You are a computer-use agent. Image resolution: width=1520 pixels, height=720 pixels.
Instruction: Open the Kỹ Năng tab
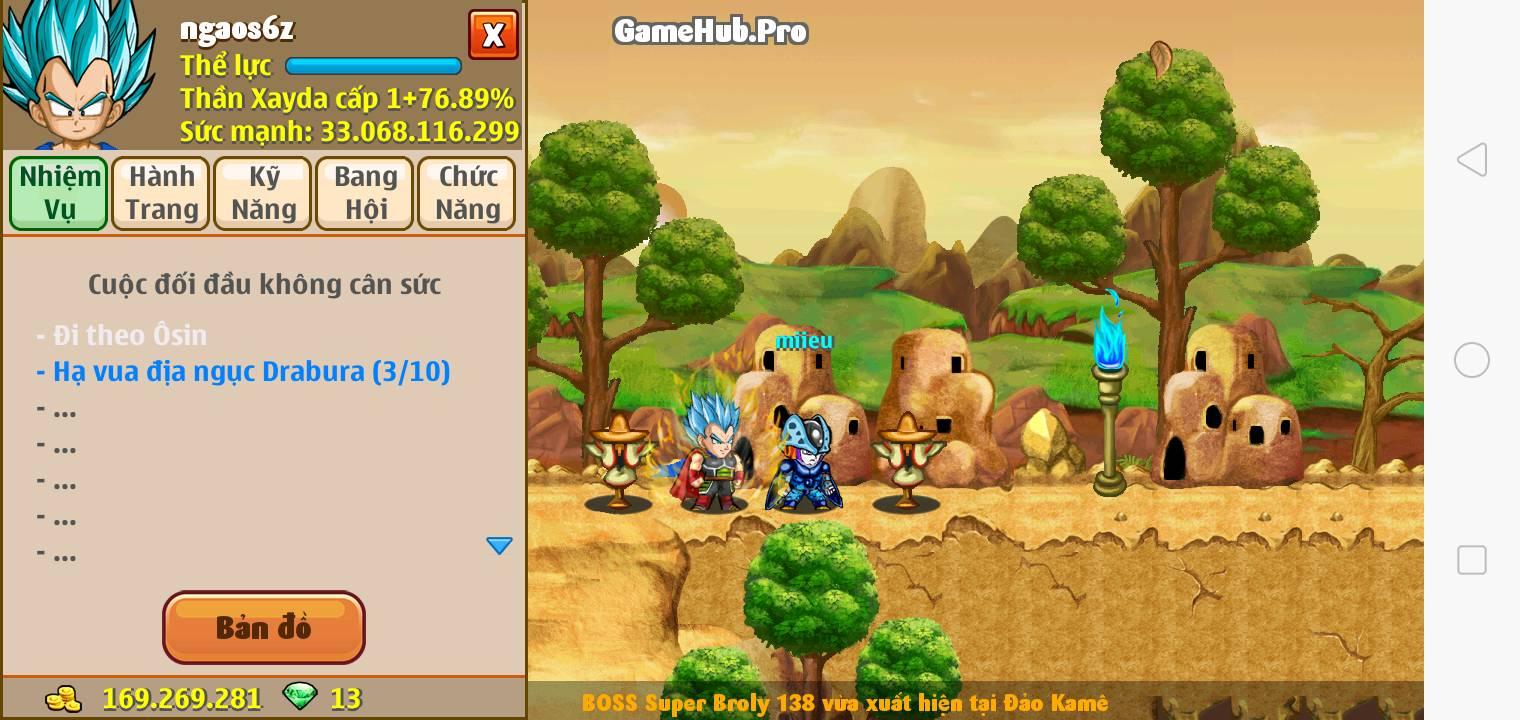[263, 193]
